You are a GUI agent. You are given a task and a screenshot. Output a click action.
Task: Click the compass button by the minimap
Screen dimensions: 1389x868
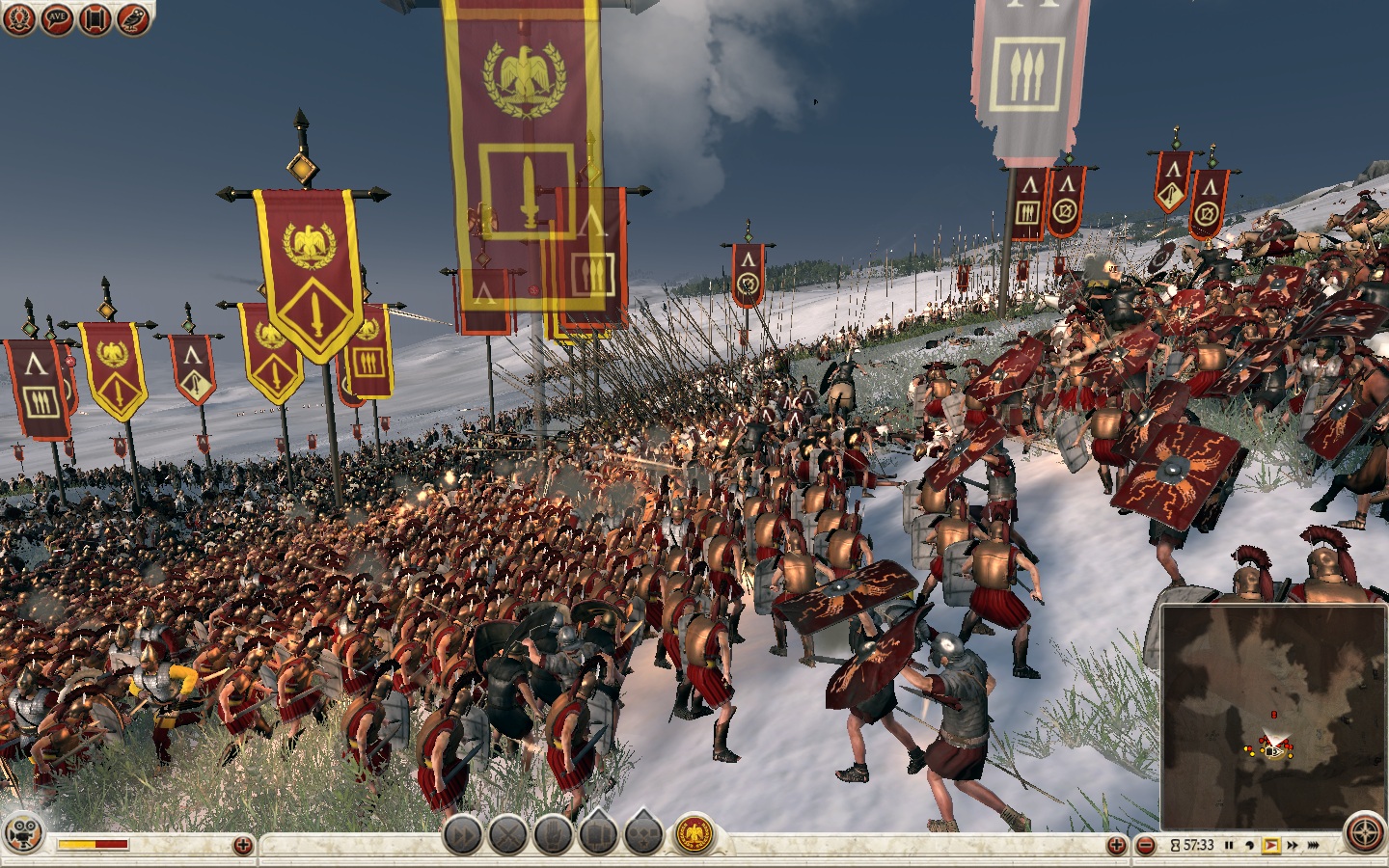click(1366, 835)
